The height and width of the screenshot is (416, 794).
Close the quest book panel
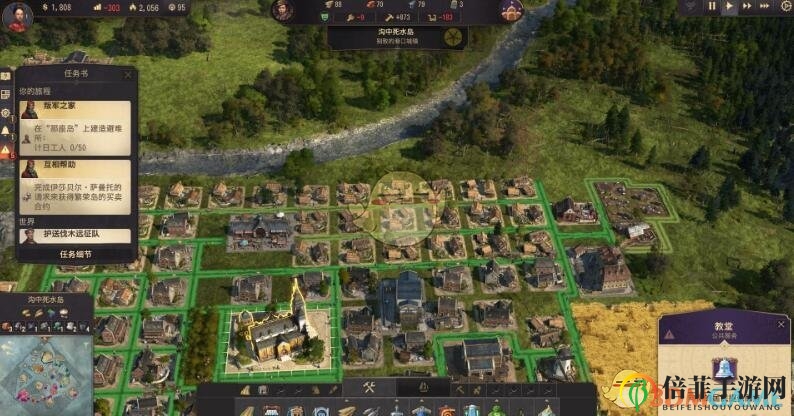[x=127, y=74]
